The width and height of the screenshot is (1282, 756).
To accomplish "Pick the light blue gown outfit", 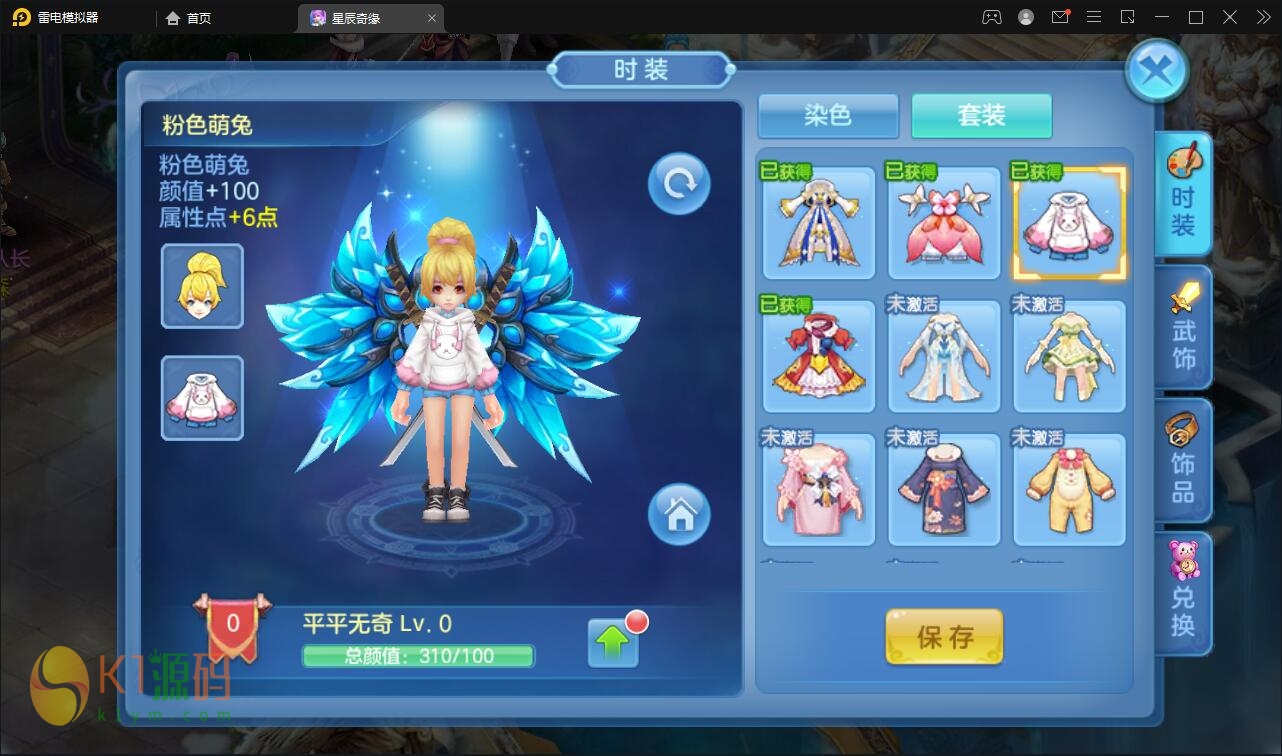I will click(x=944, y=357).
